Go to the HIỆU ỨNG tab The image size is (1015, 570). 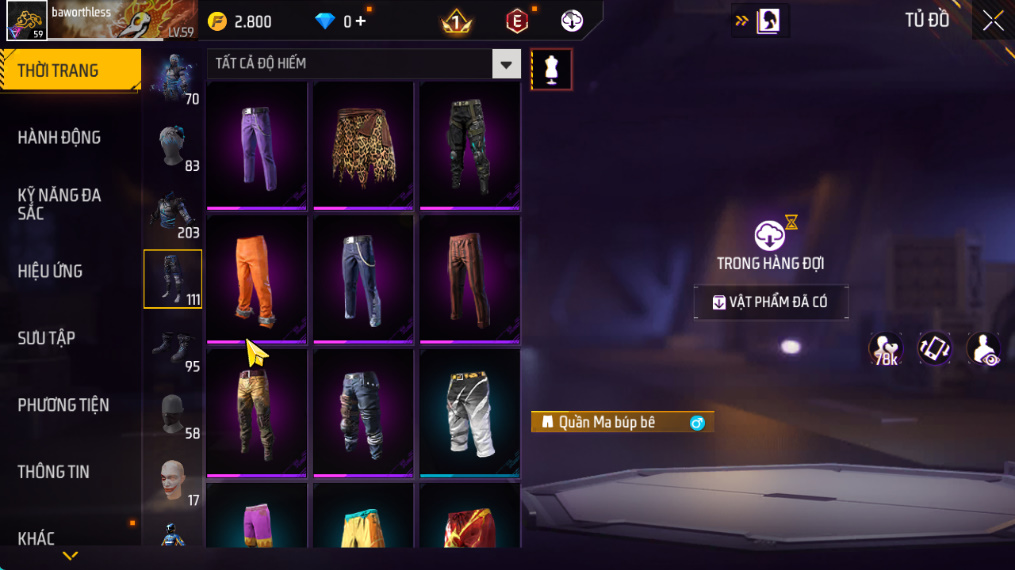(x=50, y=271)
